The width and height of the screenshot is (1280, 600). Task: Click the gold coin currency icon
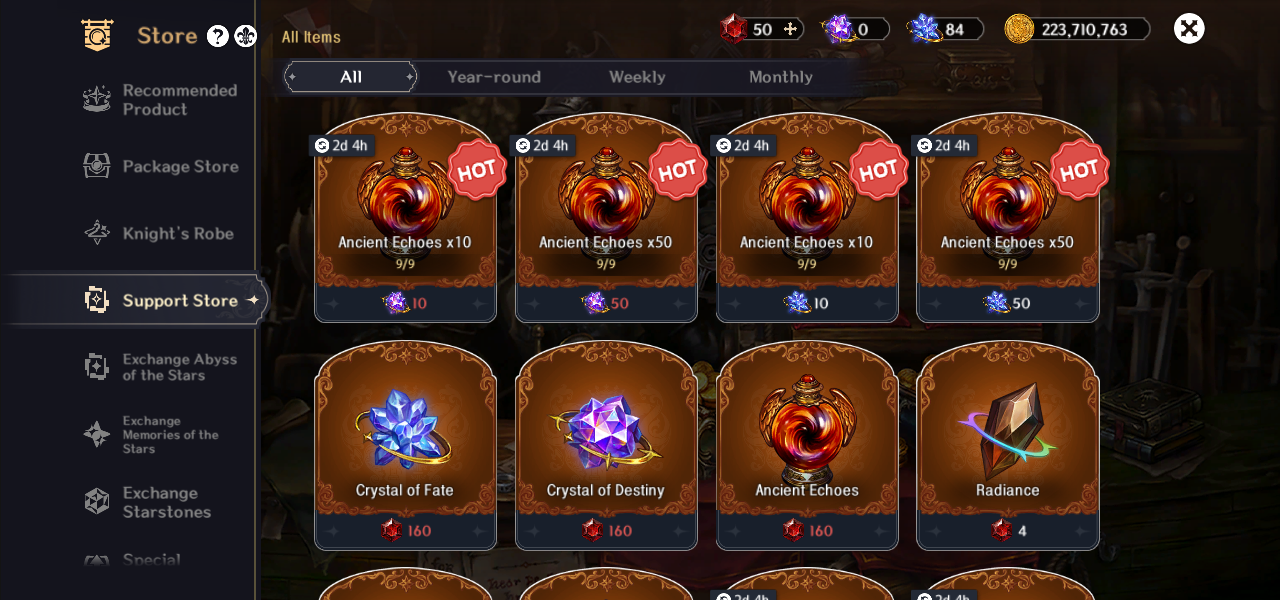(x=1018, y=29)
